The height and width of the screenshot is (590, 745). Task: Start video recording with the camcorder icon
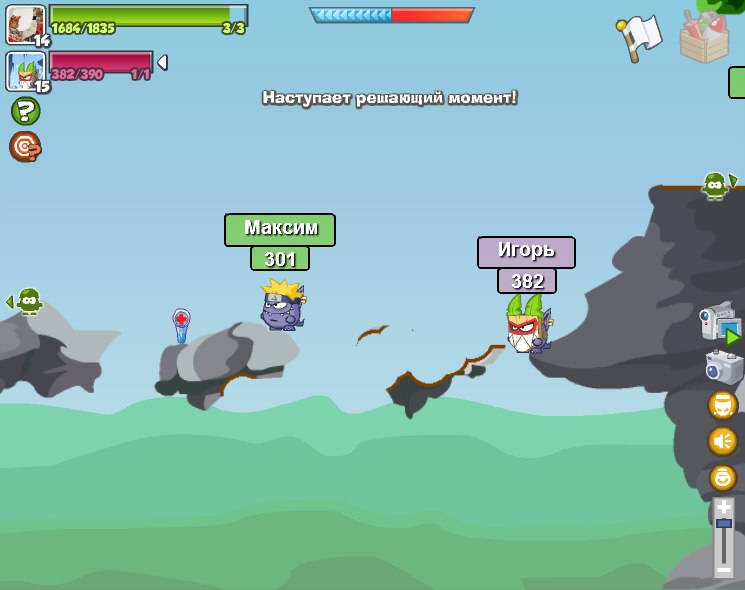pyautogui.click(x=721, y=325)
